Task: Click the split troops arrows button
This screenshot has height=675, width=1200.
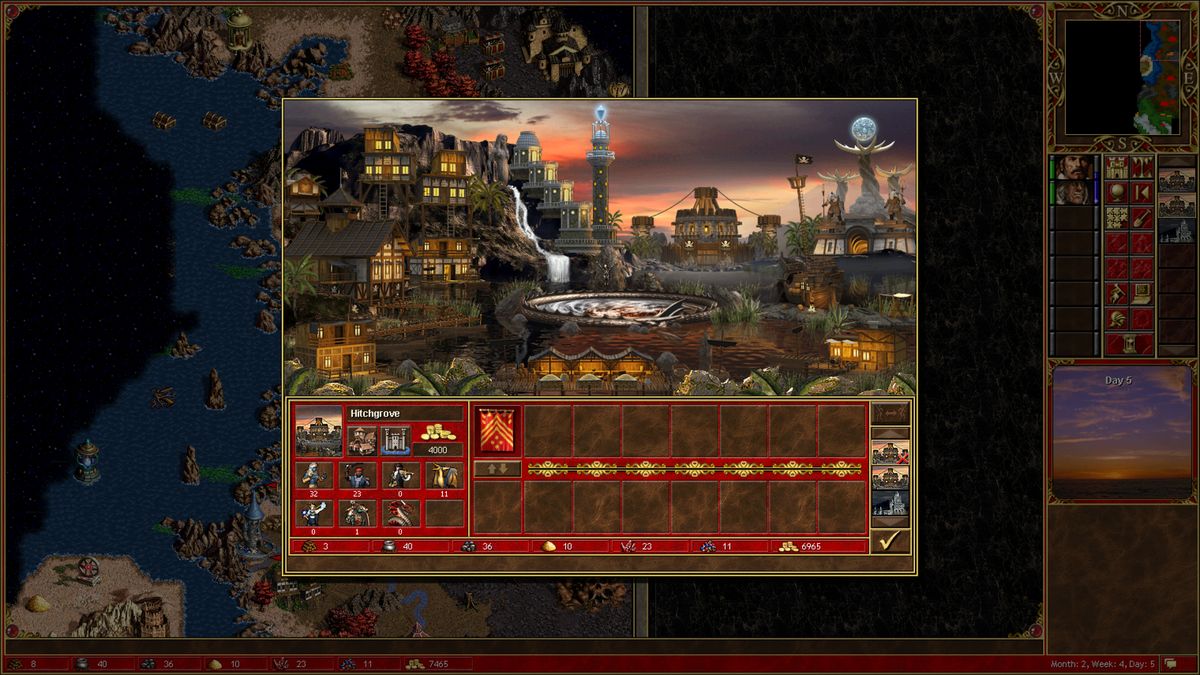Action: pyautogui.click(x=497, y=468)
